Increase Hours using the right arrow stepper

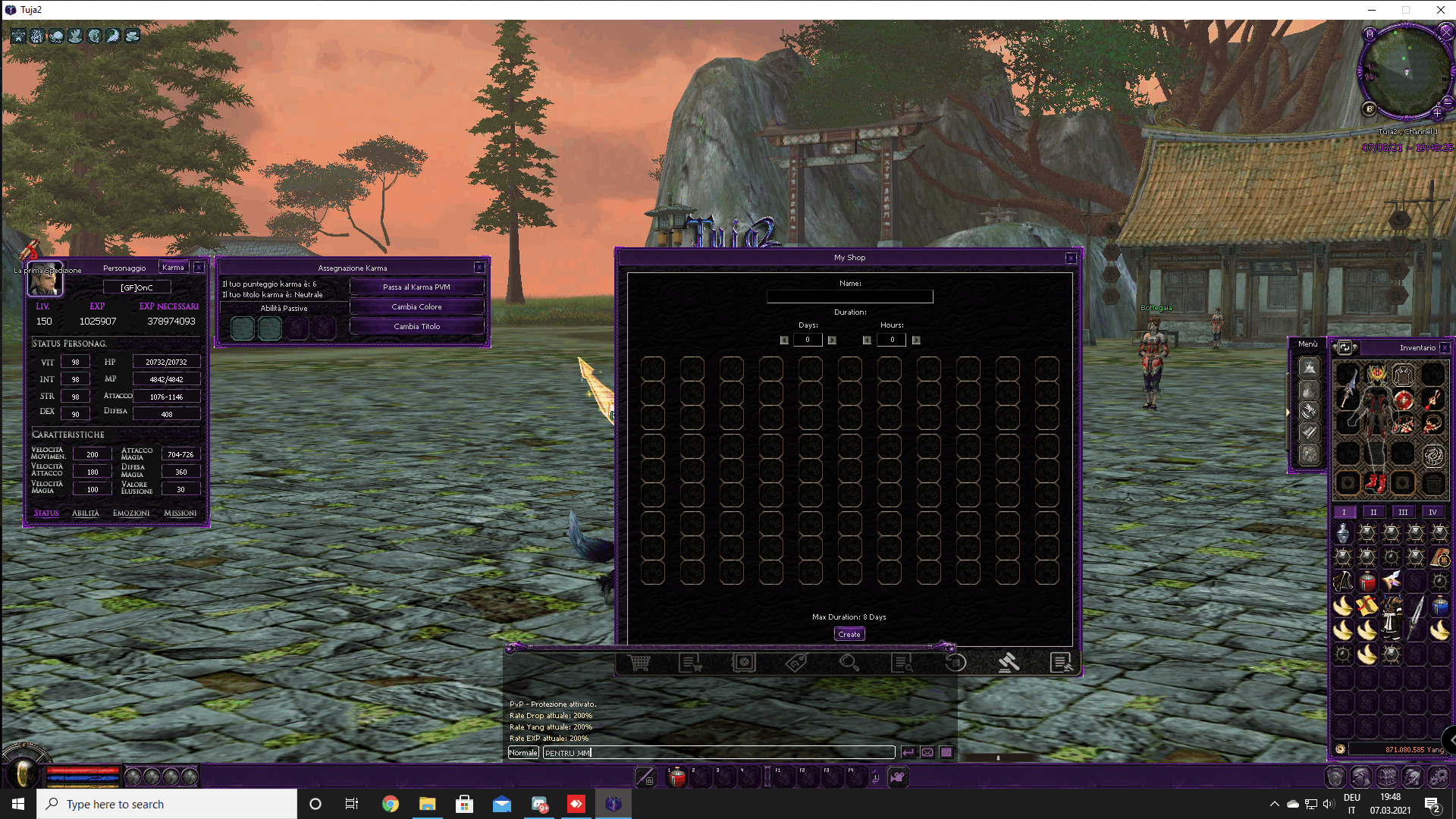[916, 340]
